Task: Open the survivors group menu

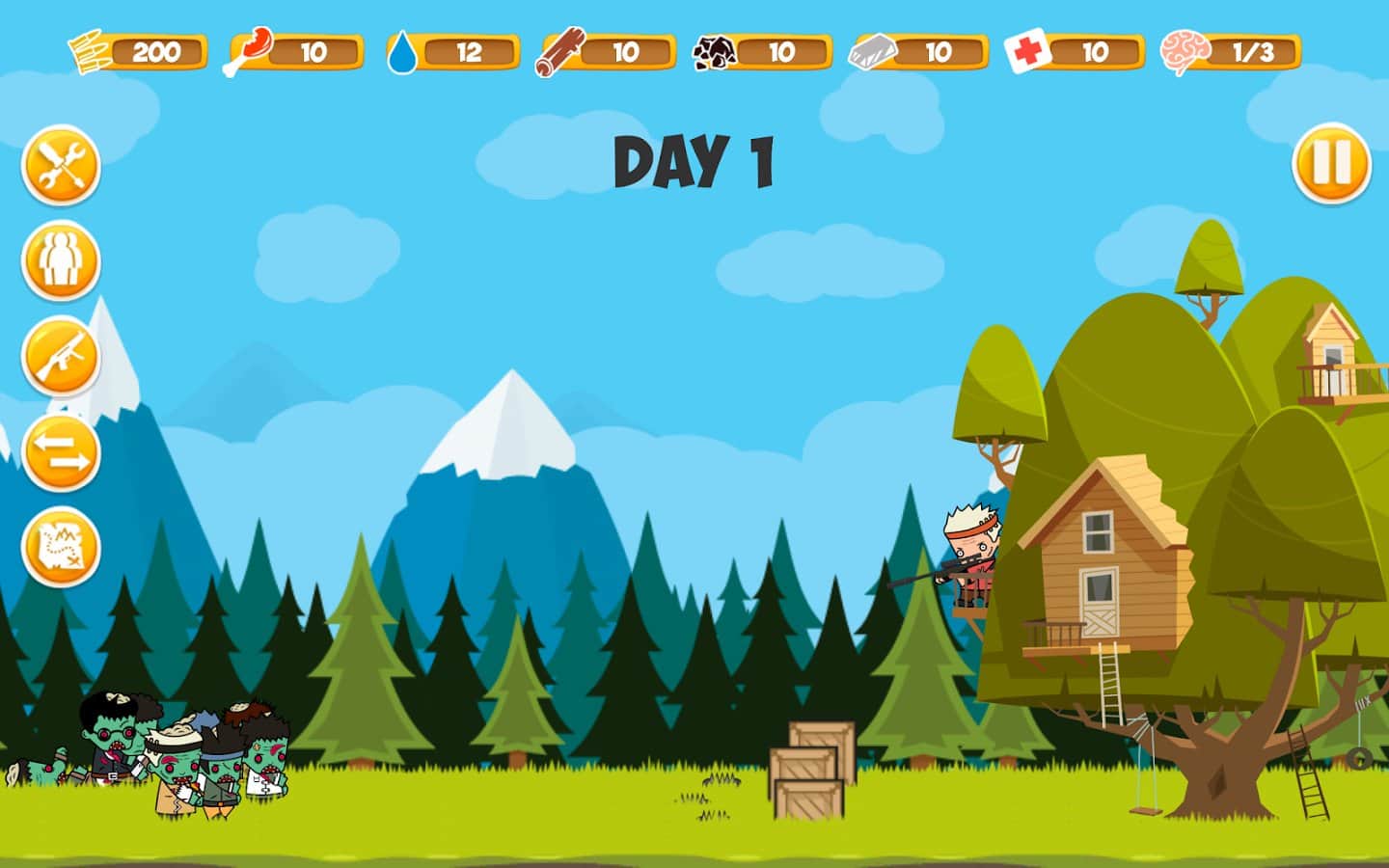Action: [61, 259]
